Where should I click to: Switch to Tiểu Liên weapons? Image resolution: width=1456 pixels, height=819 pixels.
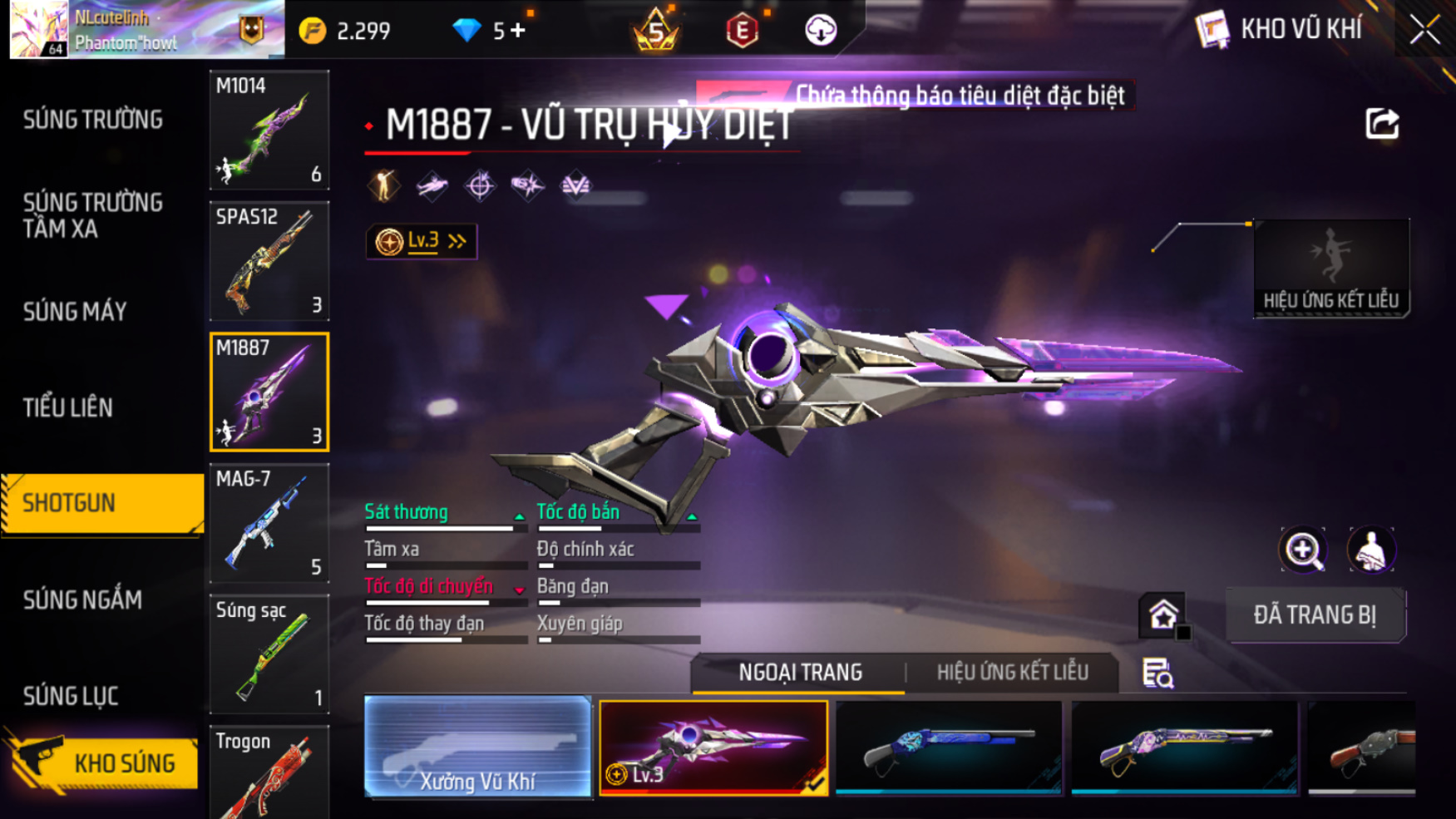click(x=68, y=407)
